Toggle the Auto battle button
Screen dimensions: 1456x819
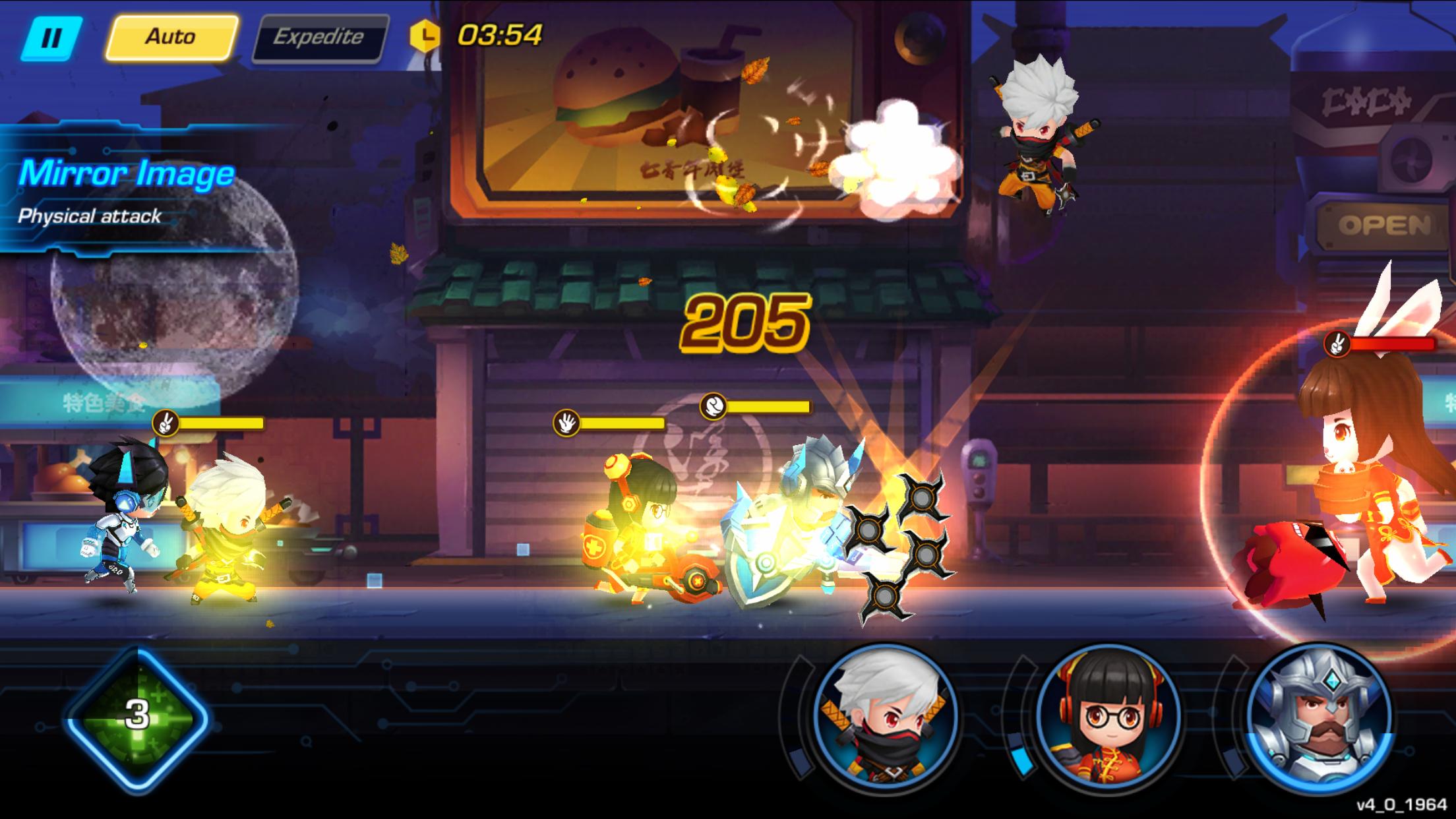coord(171,37)
